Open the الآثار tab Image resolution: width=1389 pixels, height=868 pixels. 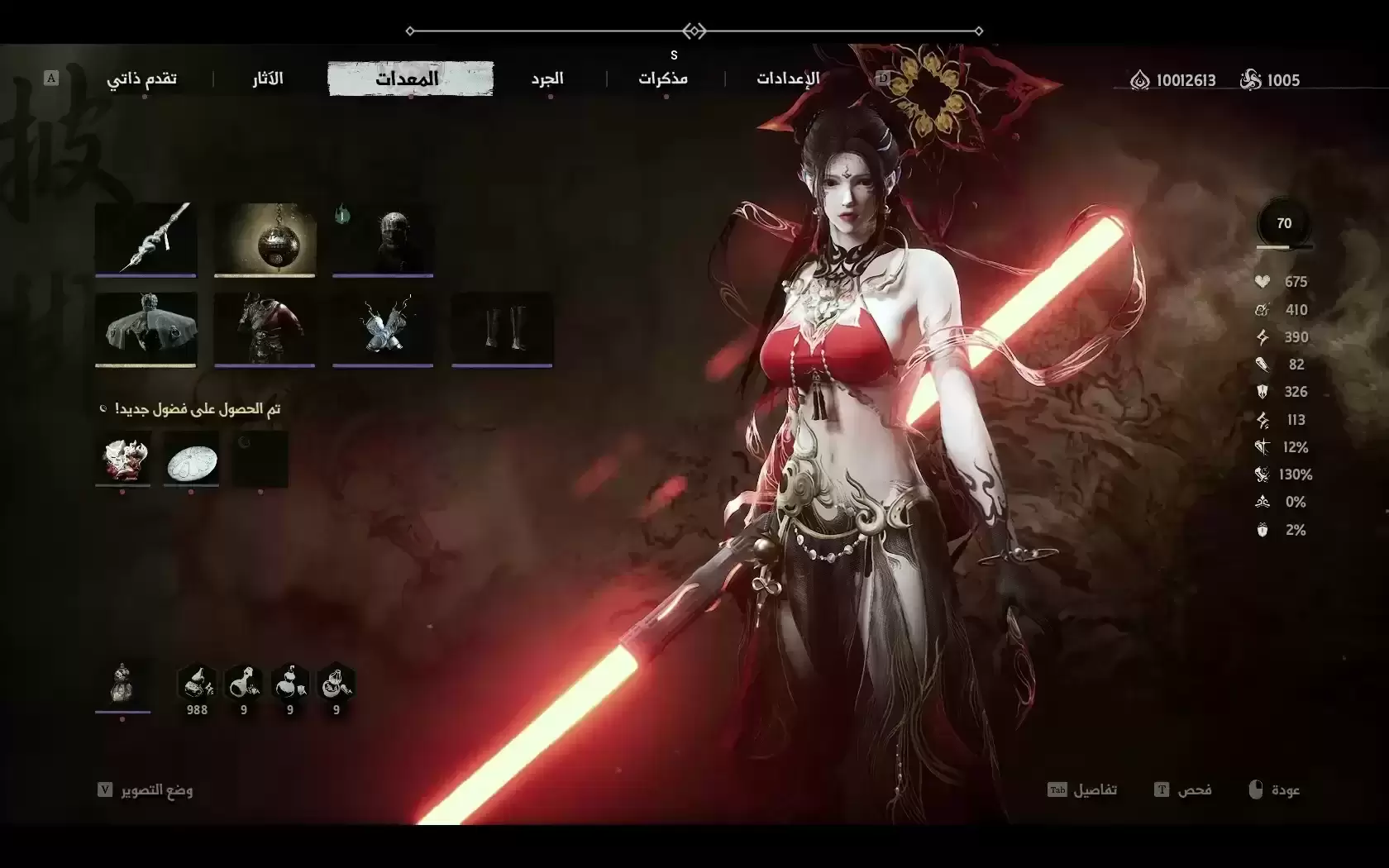coord(268,79)
